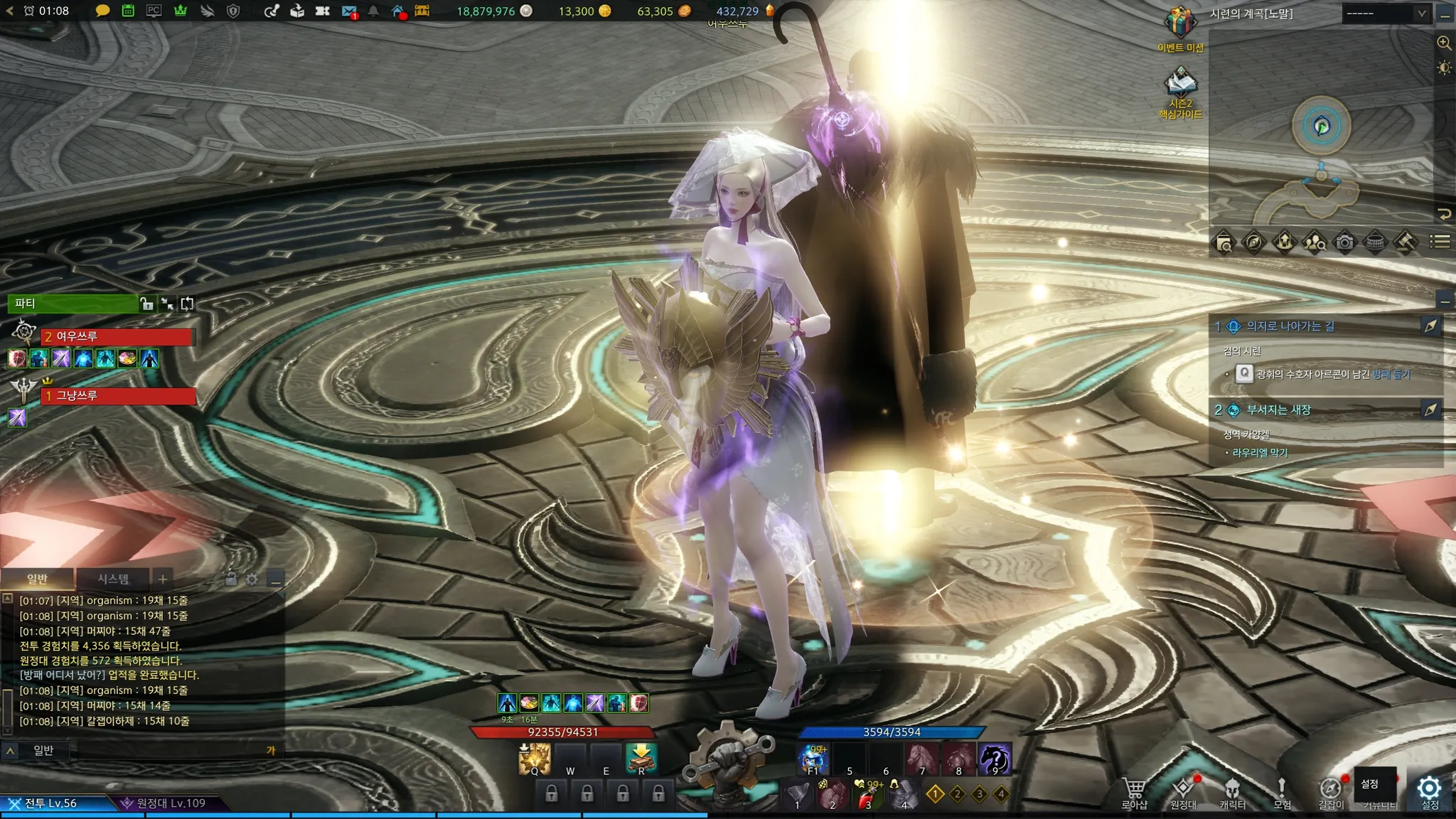Select the question-mark horse mount slot
The image size is (1456, 819).
pyautogui.click(x=995, y=759)
